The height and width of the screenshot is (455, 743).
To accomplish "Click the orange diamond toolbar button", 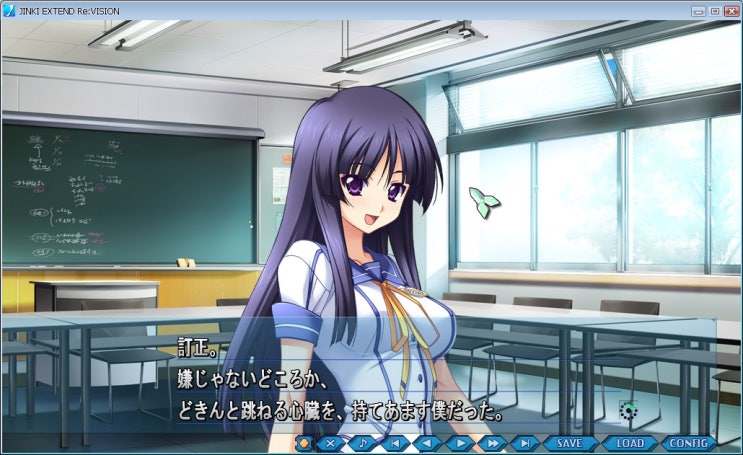I will pyautogui.click(x=304, y=443).
